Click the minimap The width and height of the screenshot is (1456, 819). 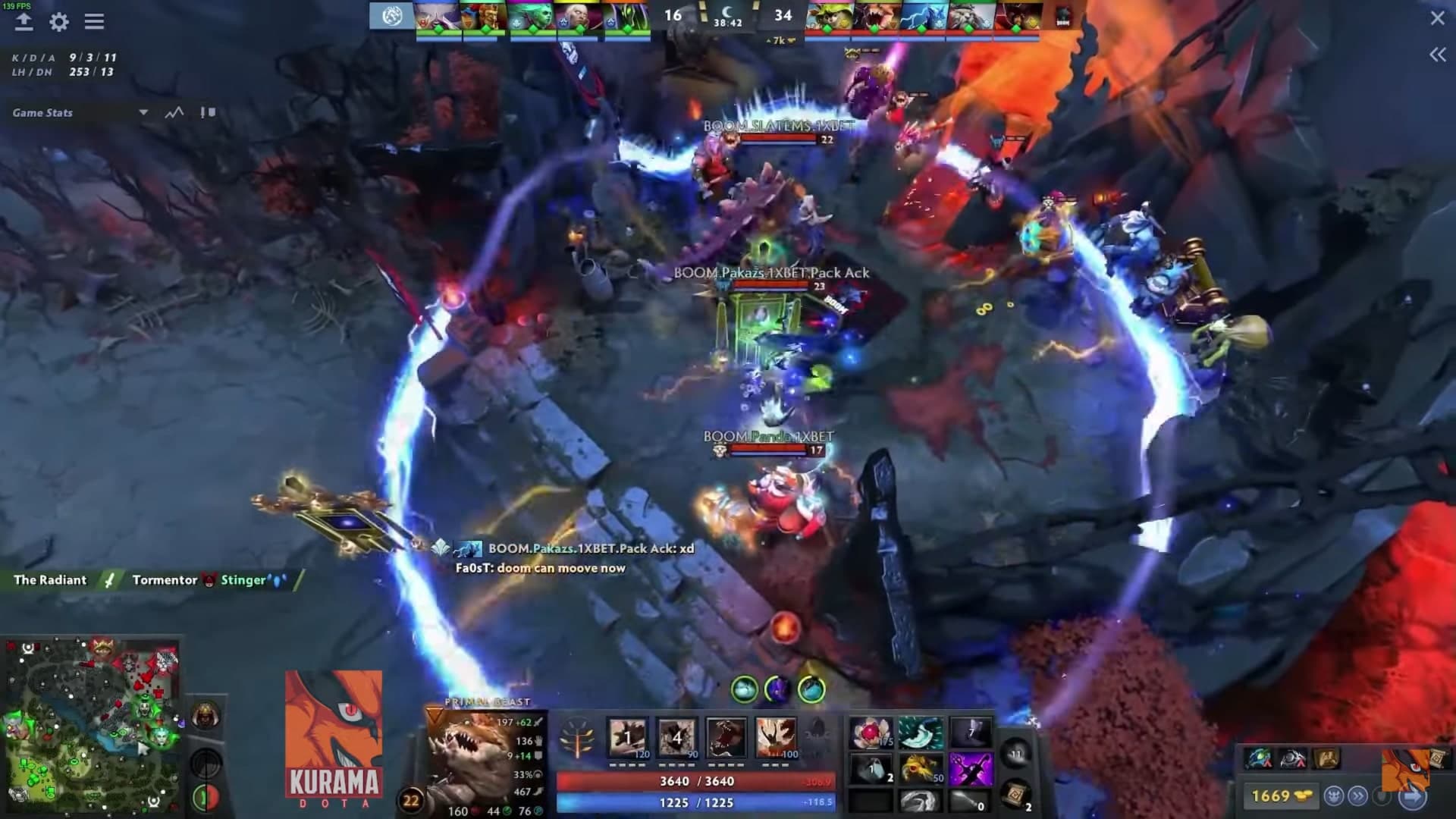pyautogui.click(x=91, y=726)
